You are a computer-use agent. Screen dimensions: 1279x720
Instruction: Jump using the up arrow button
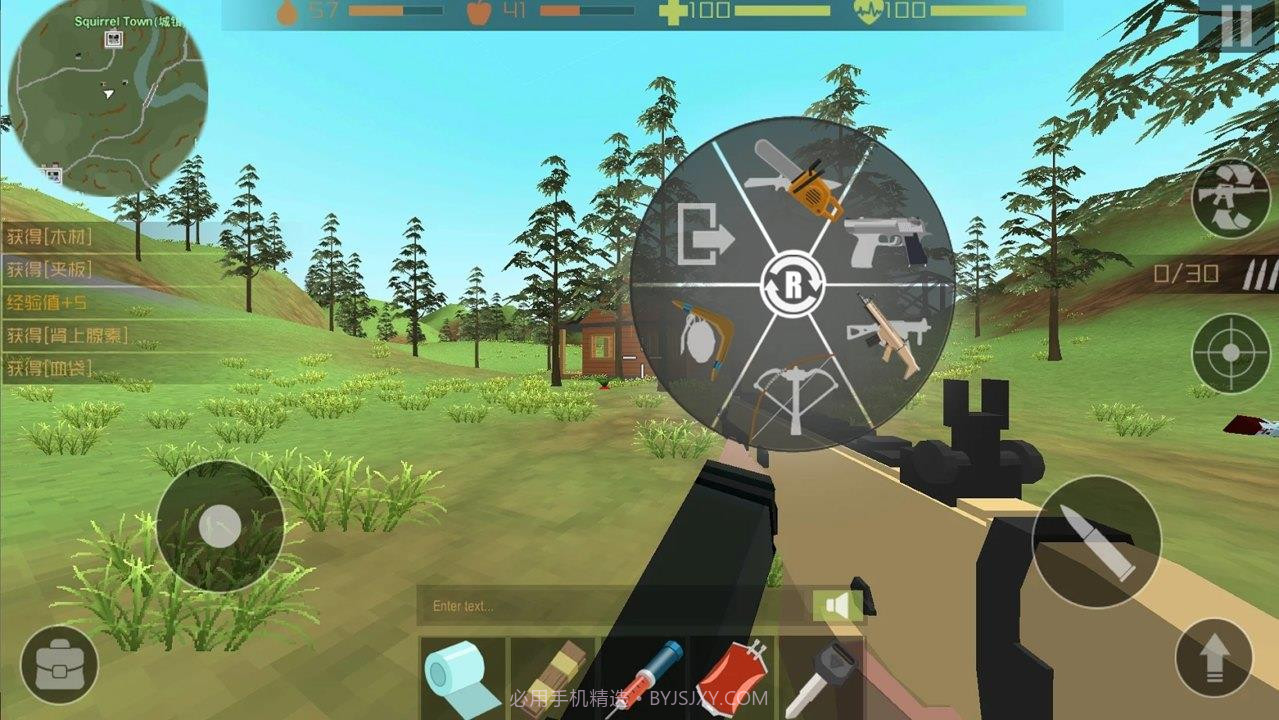pos(1214,658)
